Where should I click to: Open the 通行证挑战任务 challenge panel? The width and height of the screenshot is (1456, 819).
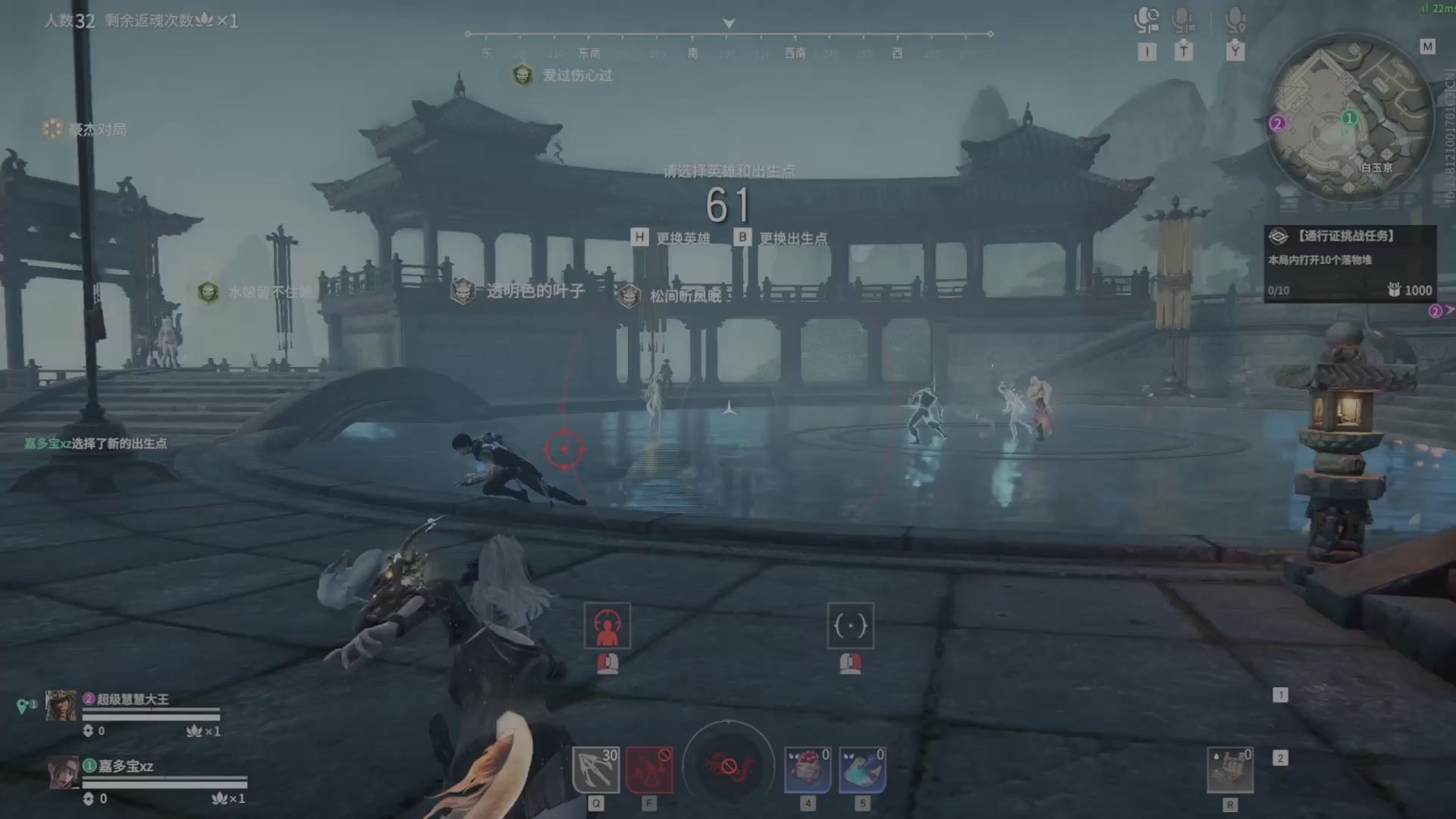[1349, 263]
